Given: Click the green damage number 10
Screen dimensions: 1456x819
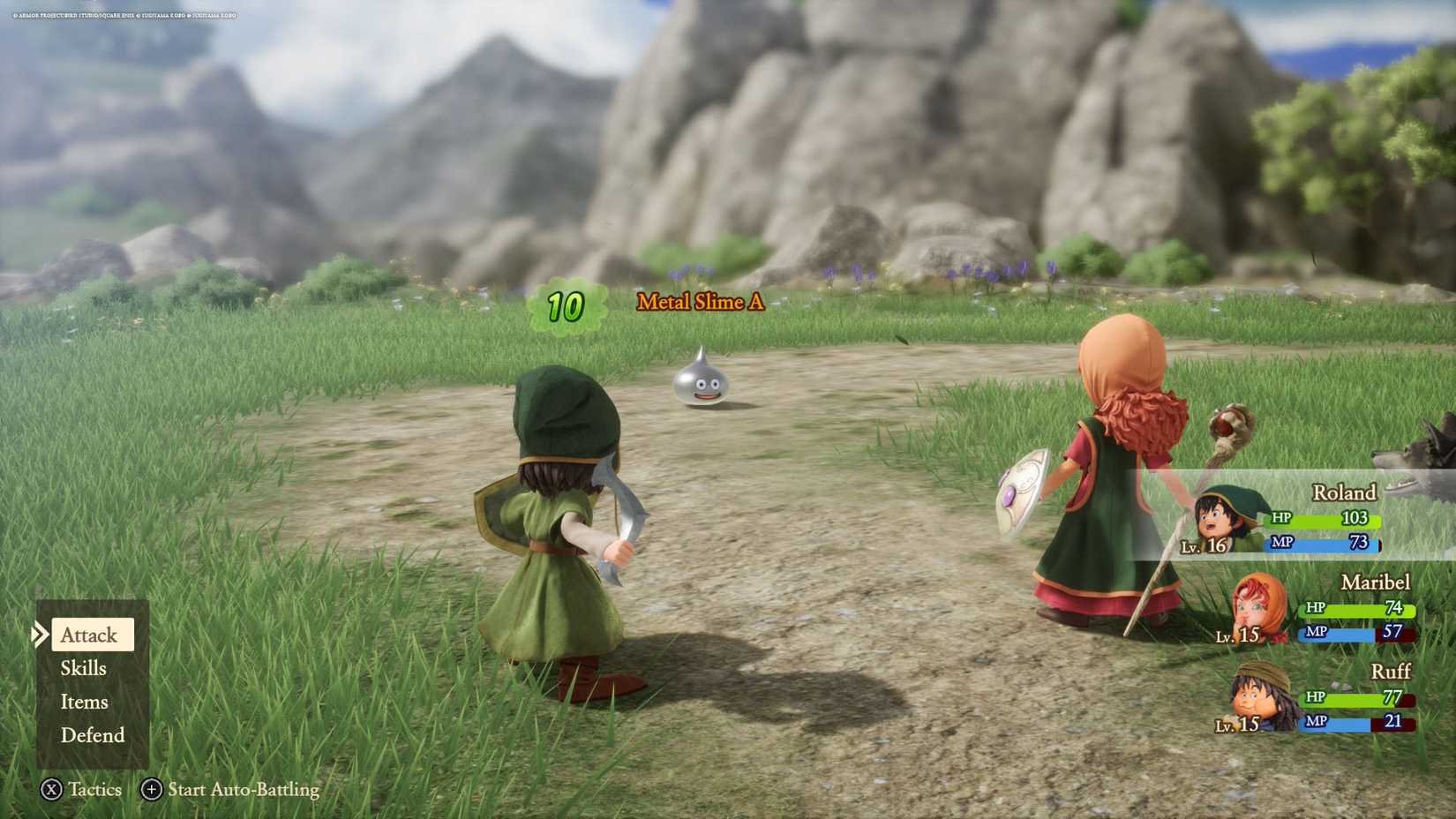Looking at the screenshot, I should click(566, 306).
